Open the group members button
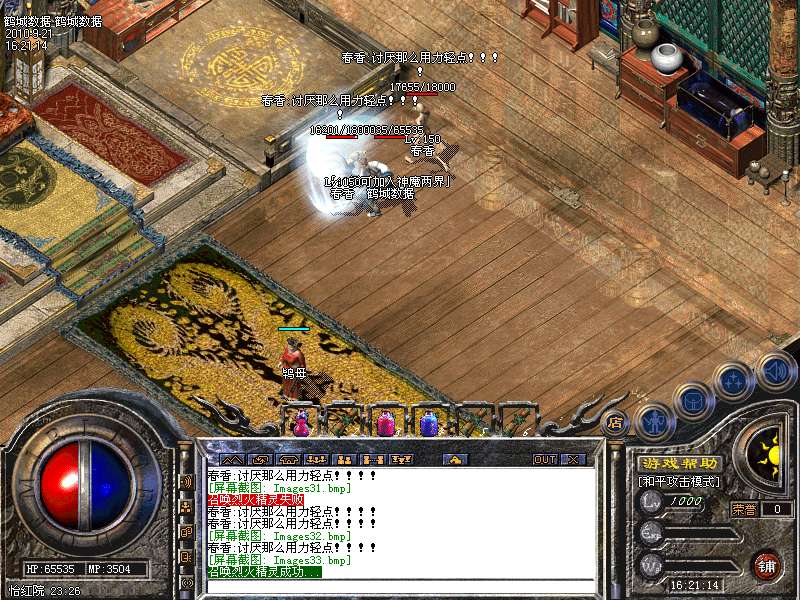The image size is (800, 600). 316,459
